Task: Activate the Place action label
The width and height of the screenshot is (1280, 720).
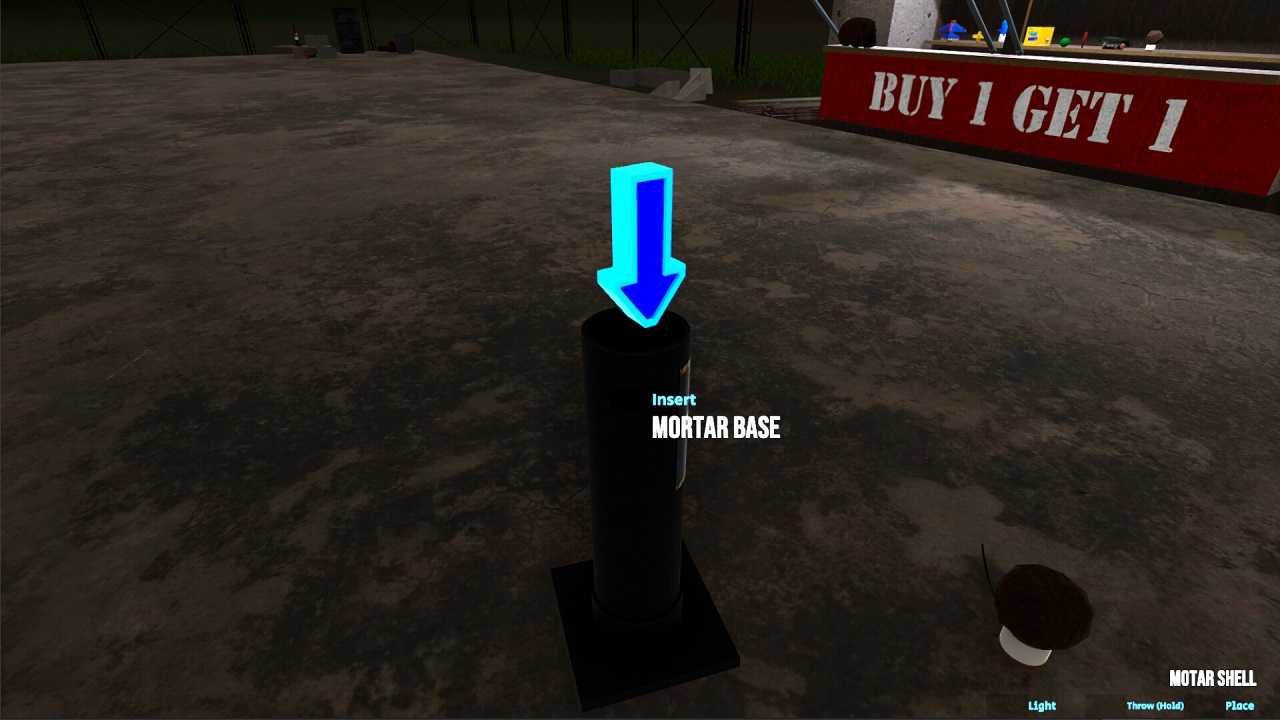Action: (x=1239, y=705)
